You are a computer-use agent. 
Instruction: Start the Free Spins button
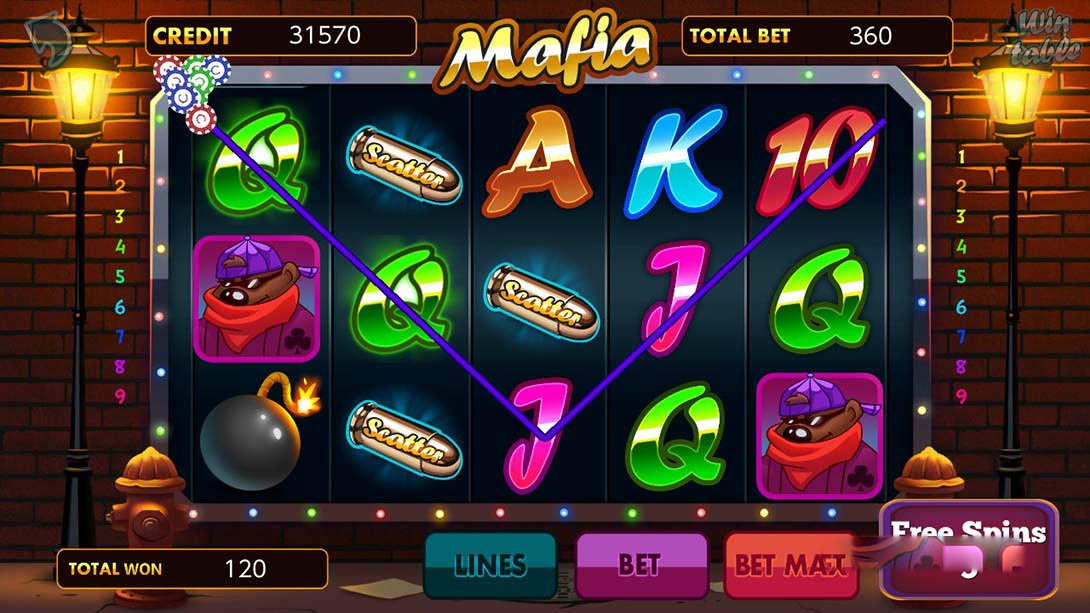click(967, 546)
